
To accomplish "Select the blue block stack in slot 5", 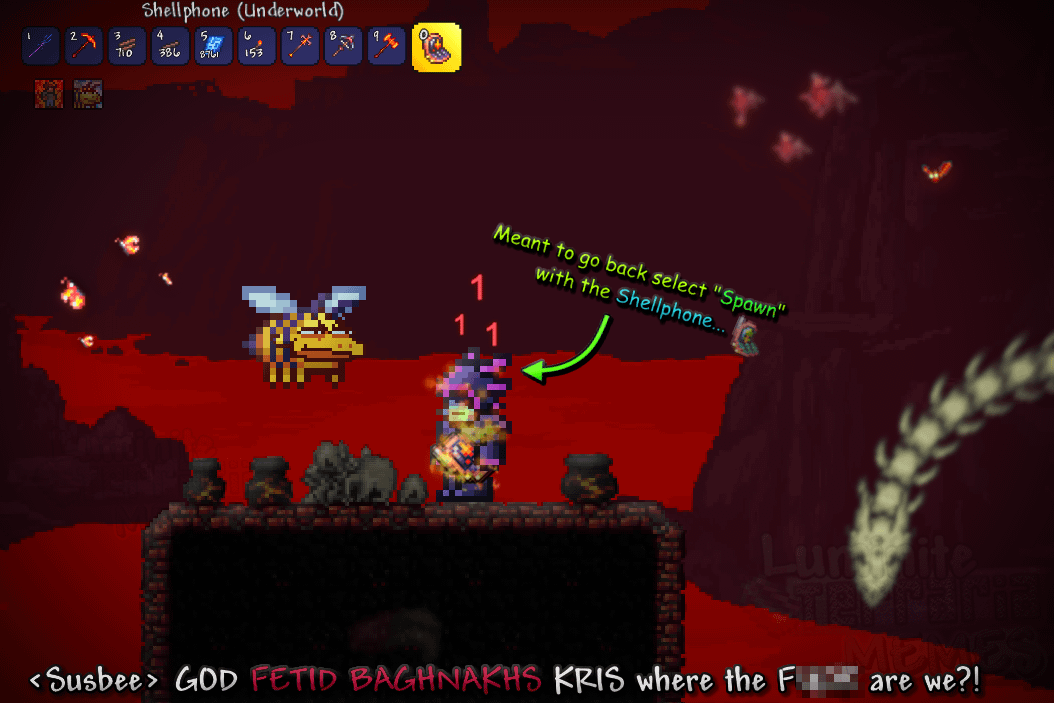I will [212, 46].
